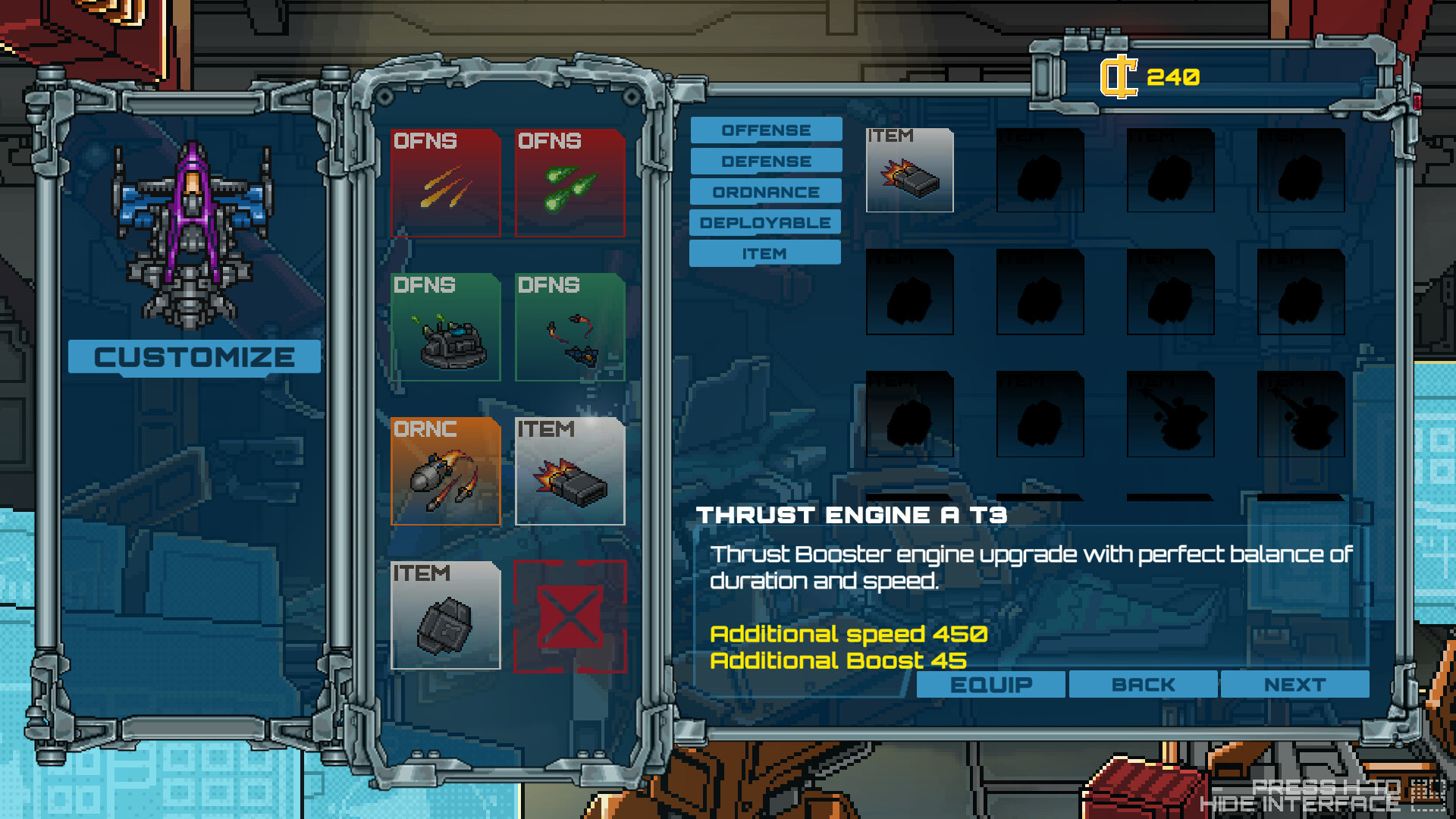Open the Customize ship option
Image resolution: width=1456 pixels, height=819 pixels.
(x=194, y=357)
